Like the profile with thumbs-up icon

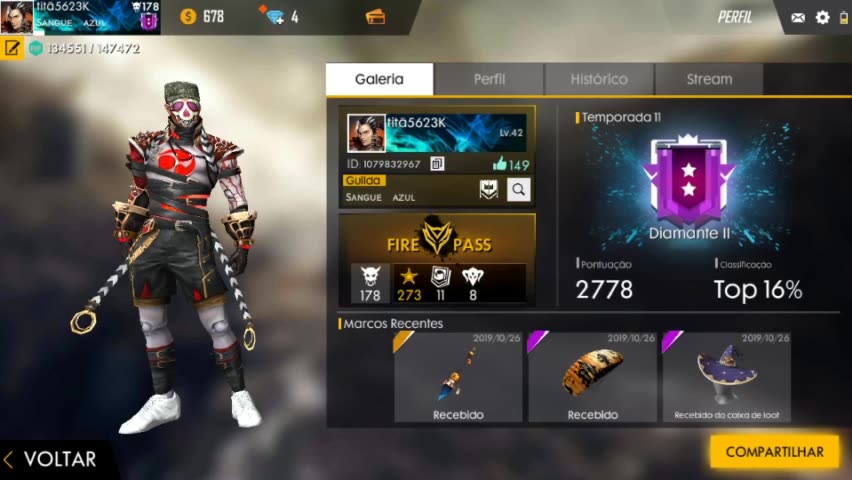point(500,164)
